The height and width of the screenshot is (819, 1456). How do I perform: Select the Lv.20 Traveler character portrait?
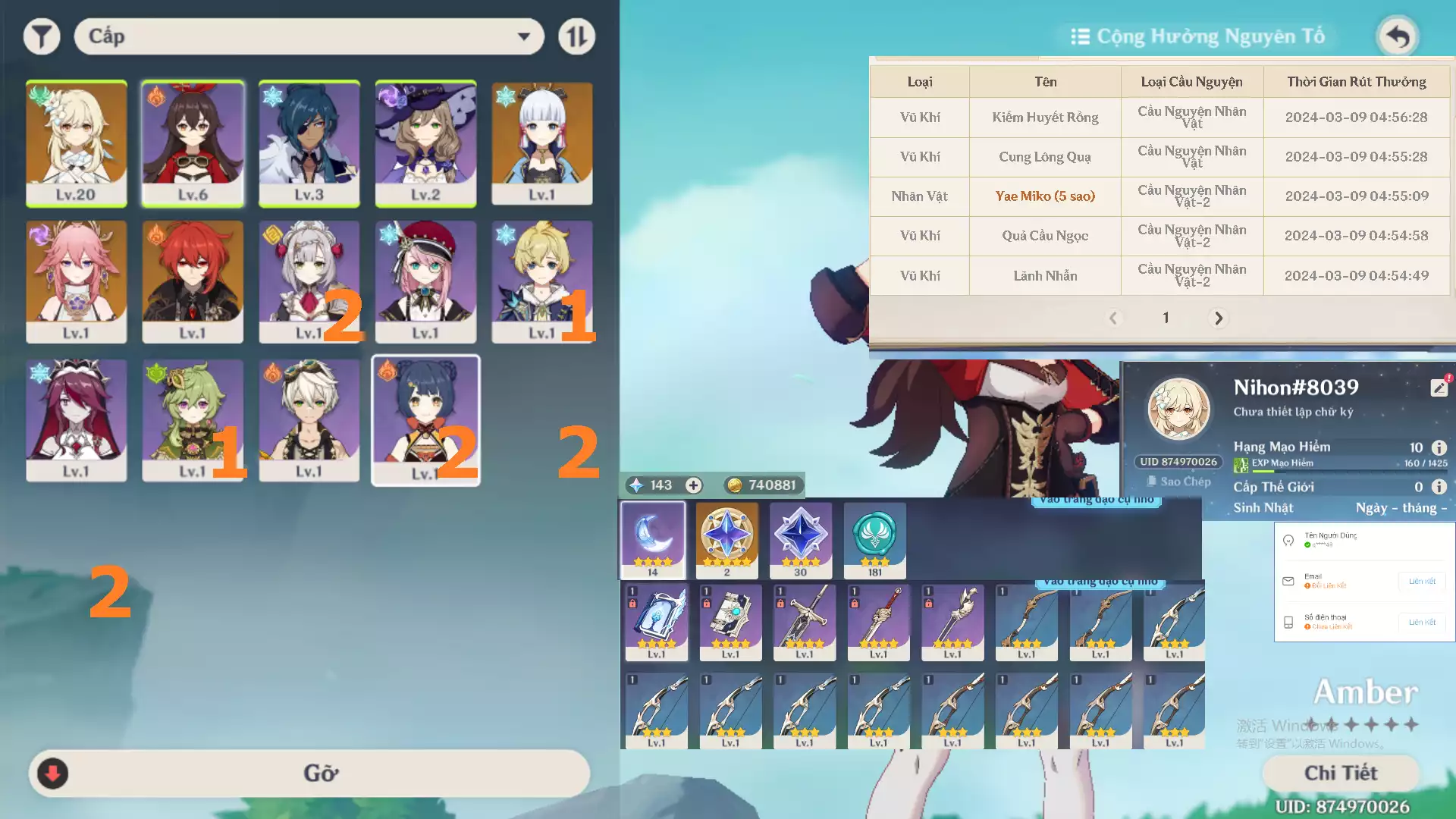point(76,143)
